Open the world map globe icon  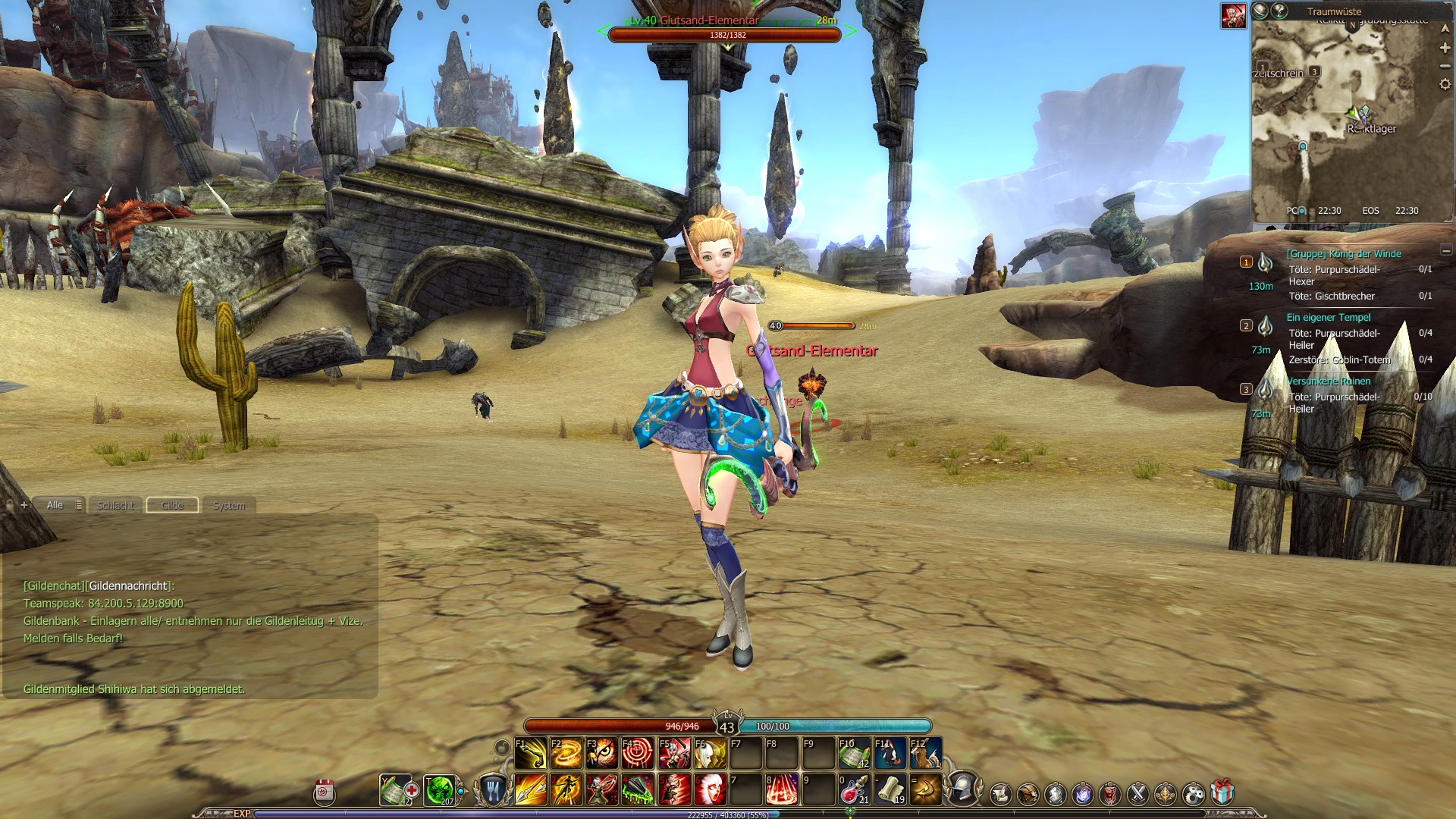click(1260, 11)
